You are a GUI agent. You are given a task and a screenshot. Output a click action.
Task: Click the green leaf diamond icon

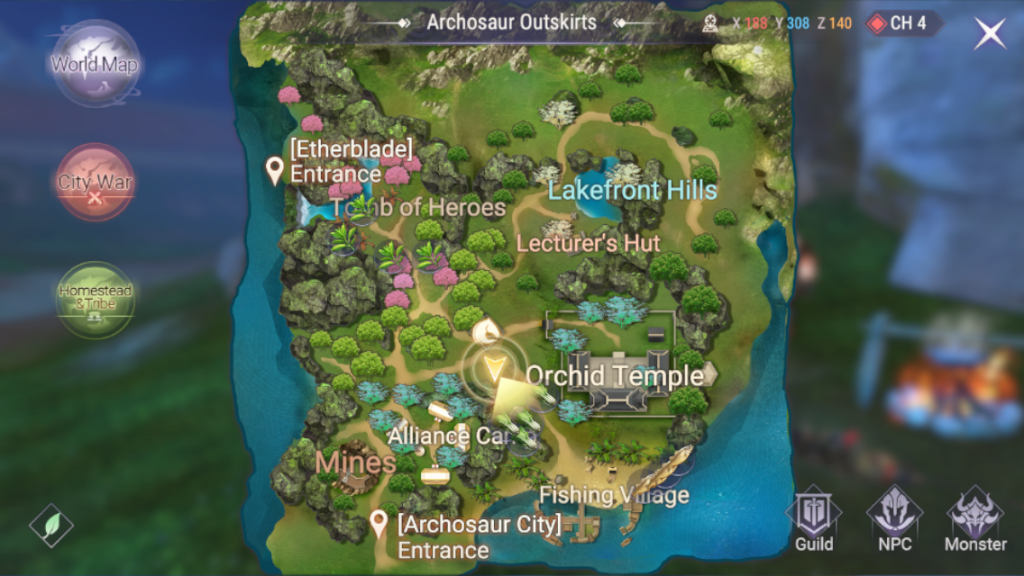51,525
